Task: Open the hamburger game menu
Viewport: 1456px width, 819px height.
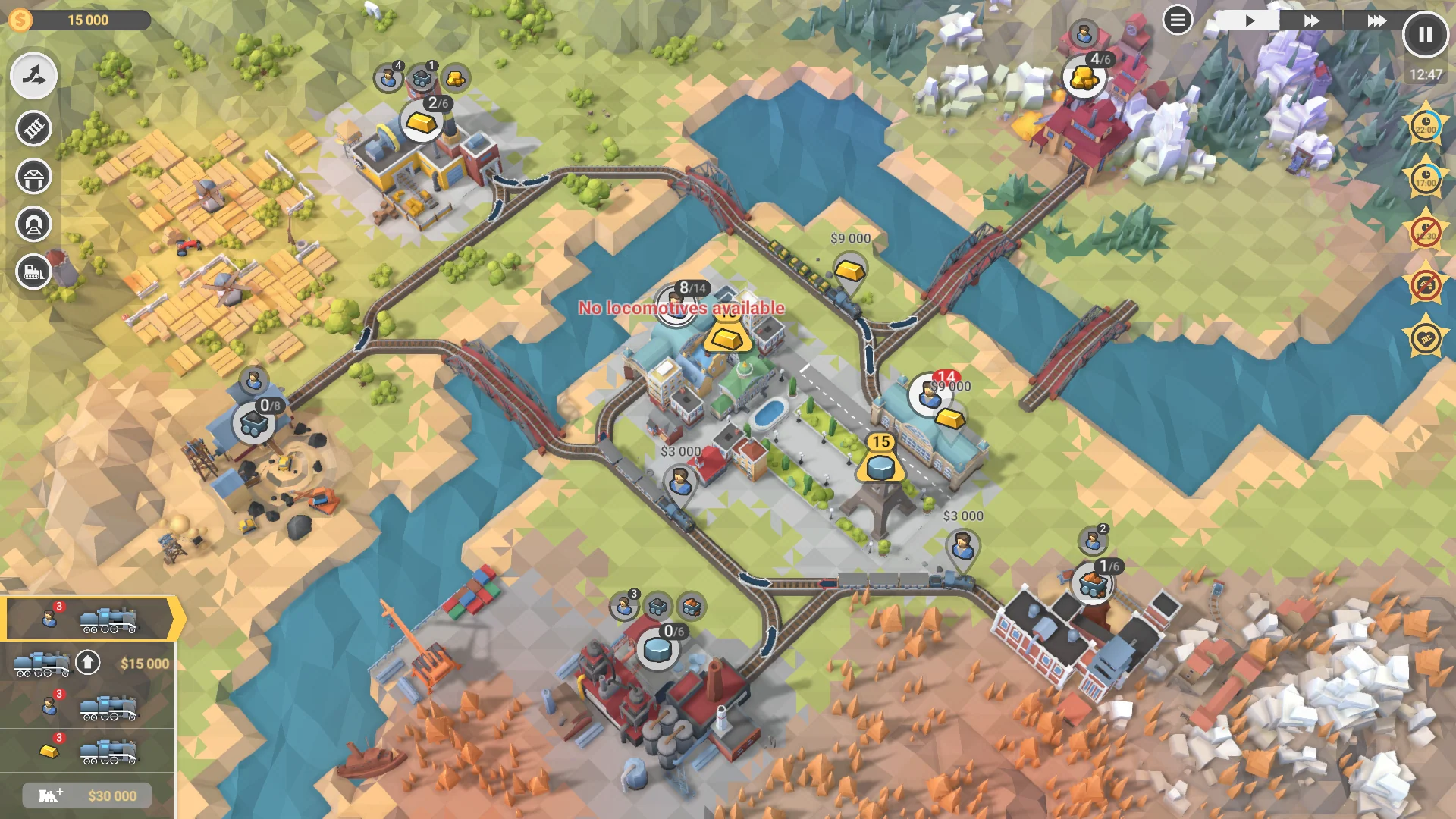Action: click(1178, 19)
